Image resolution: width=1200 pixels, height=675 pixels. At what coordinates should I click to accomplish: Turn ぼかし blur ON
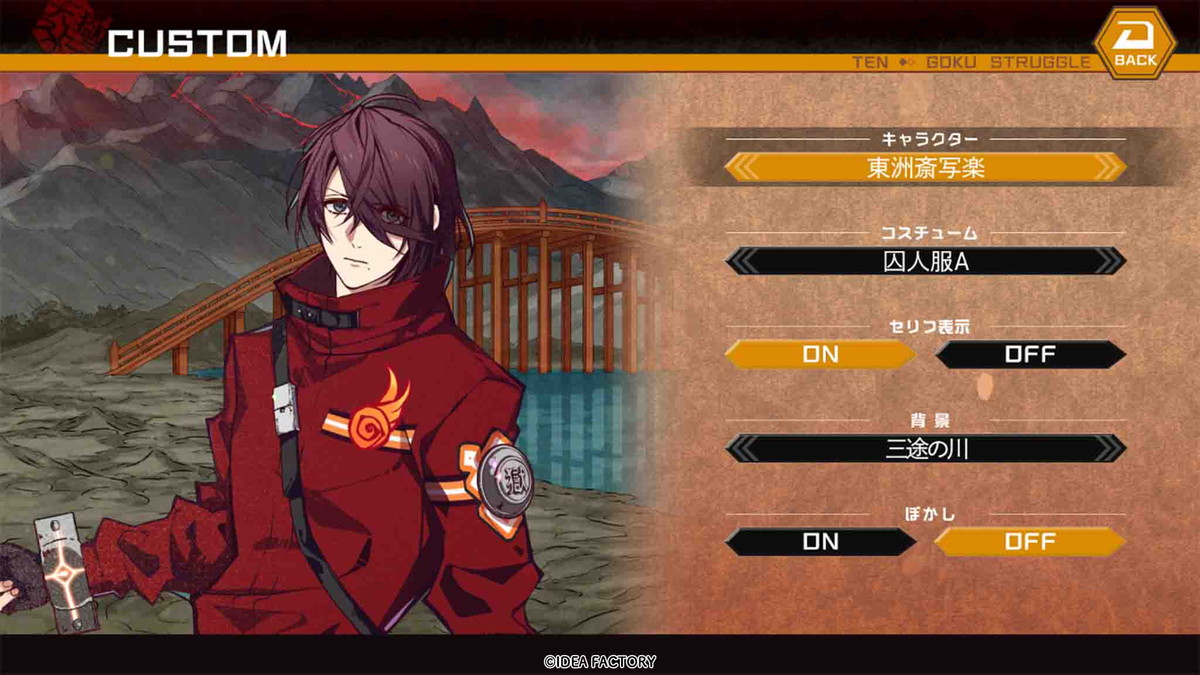(820, 542)
